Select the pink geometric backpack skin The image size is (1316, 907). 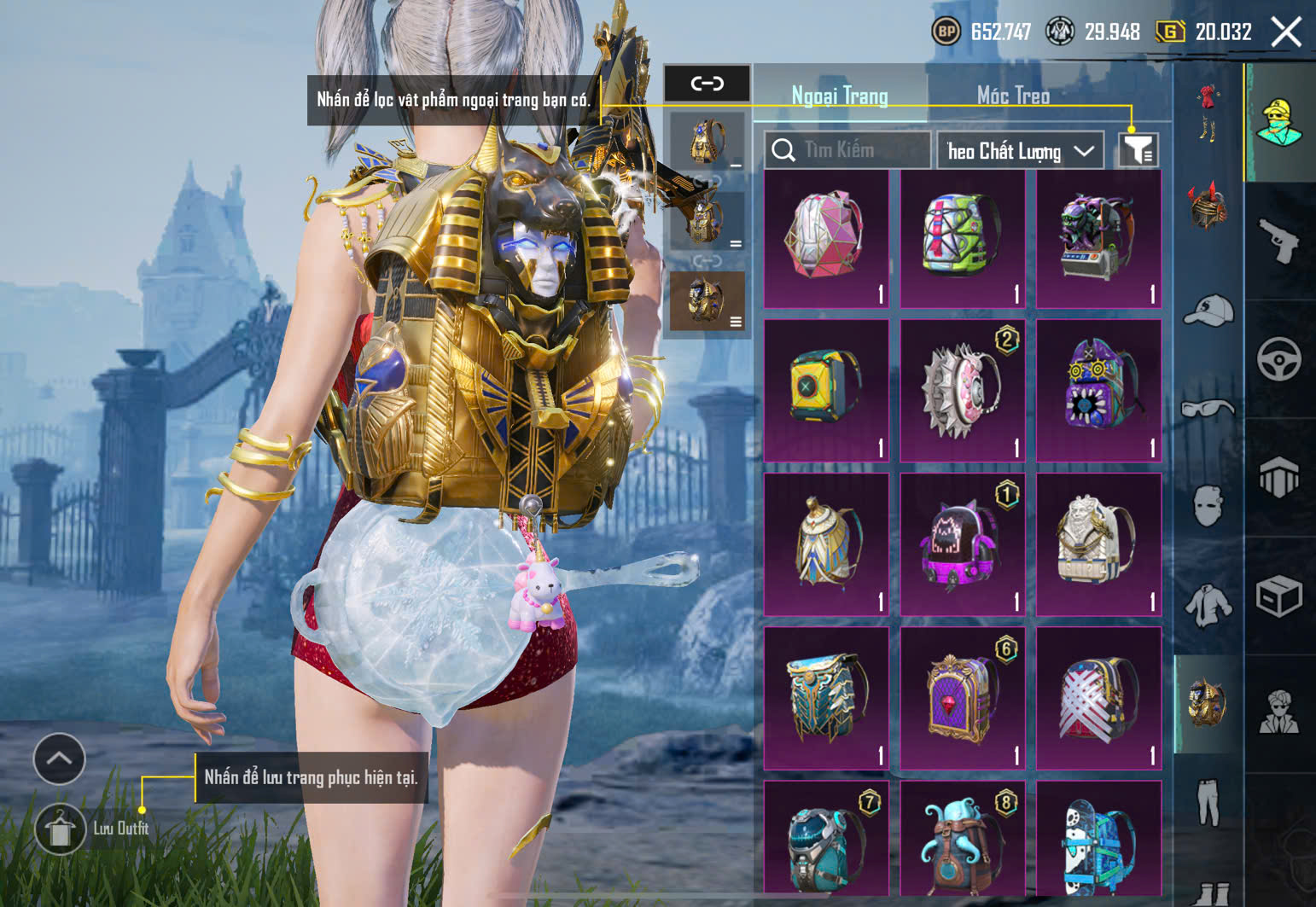[825, 238]
